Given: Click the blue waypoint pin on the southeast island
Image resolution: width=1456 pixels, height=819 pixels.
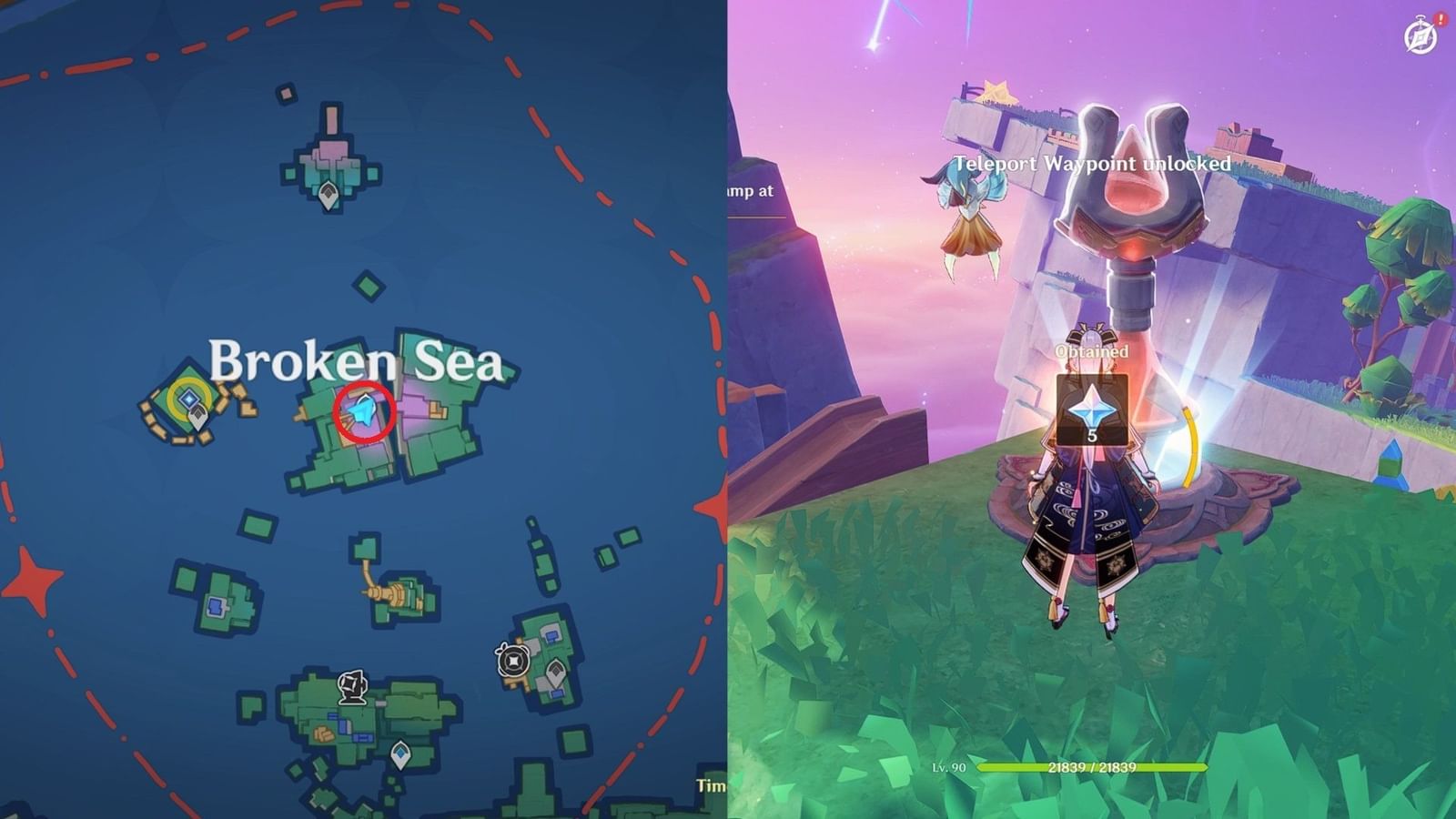Looking at the screenshot, I should [x=555, y=671].
